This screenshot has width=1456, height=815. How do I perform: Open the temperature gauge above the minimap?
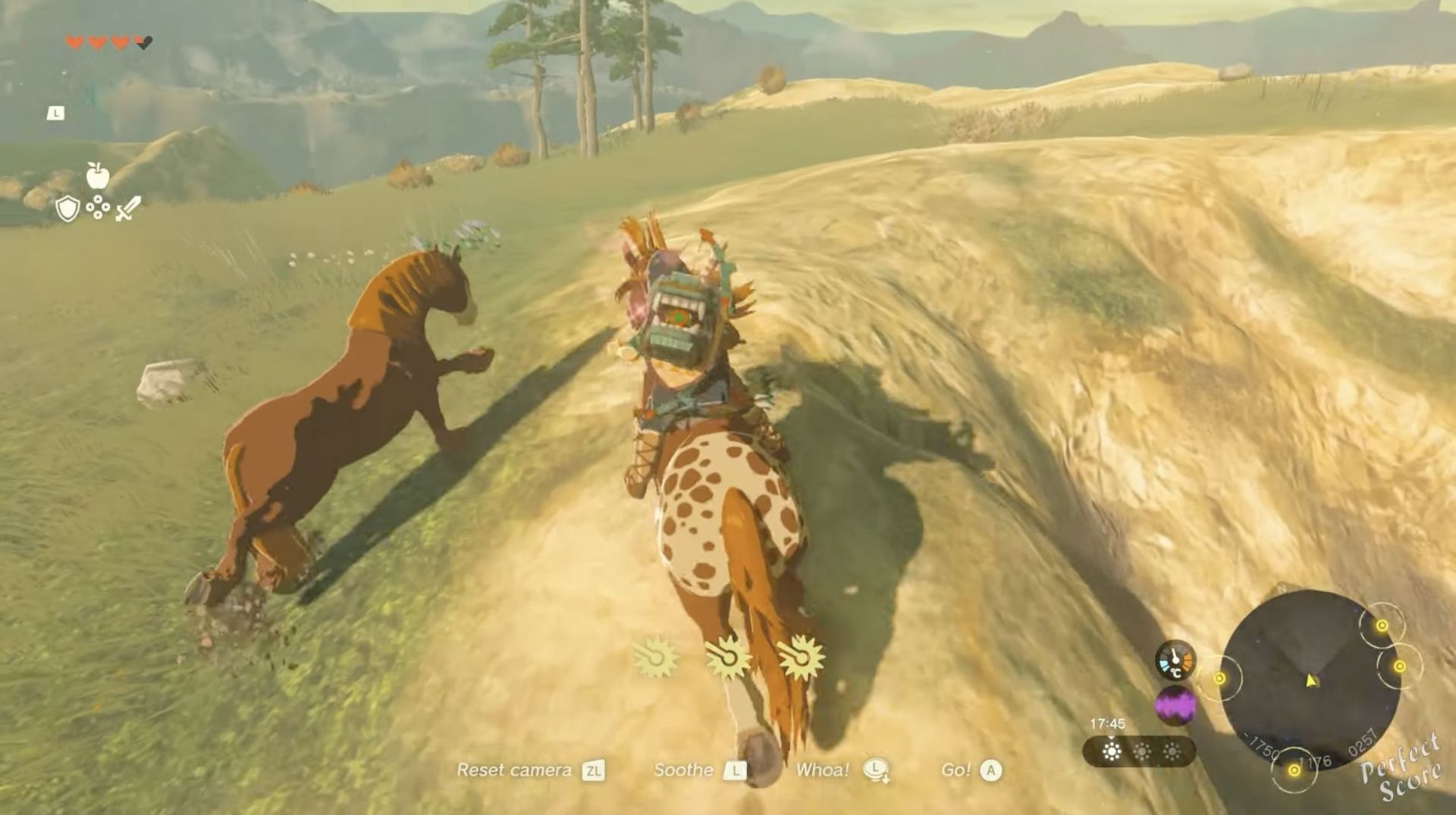point(1175,662)
